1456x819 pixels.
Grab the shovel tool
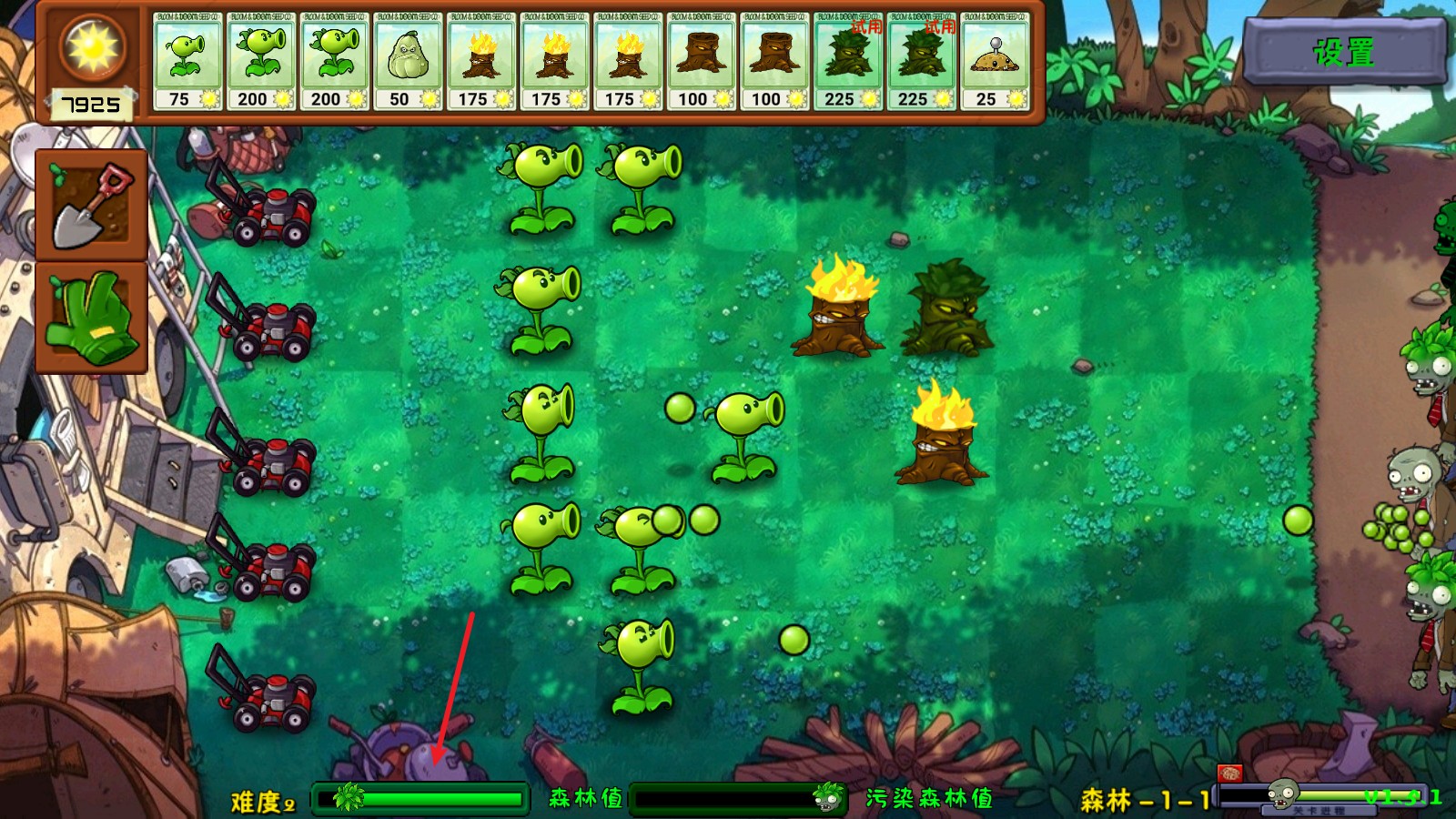click(91, 206)
